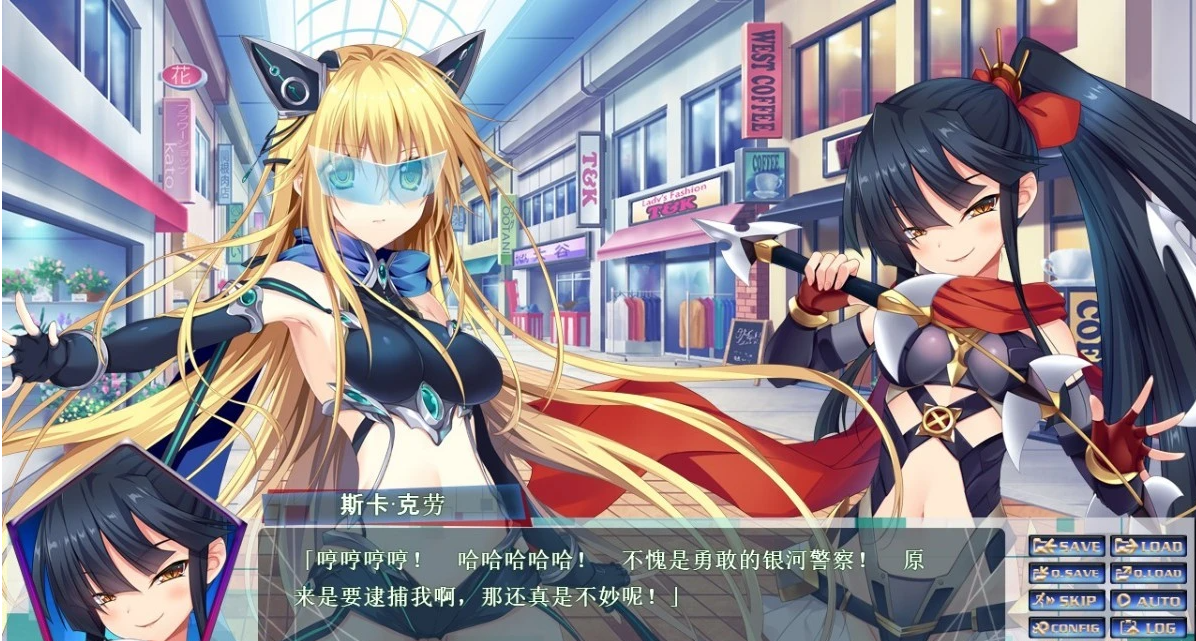Open the CONFIG settings
1196x641 pixels.
[1067, 628]
